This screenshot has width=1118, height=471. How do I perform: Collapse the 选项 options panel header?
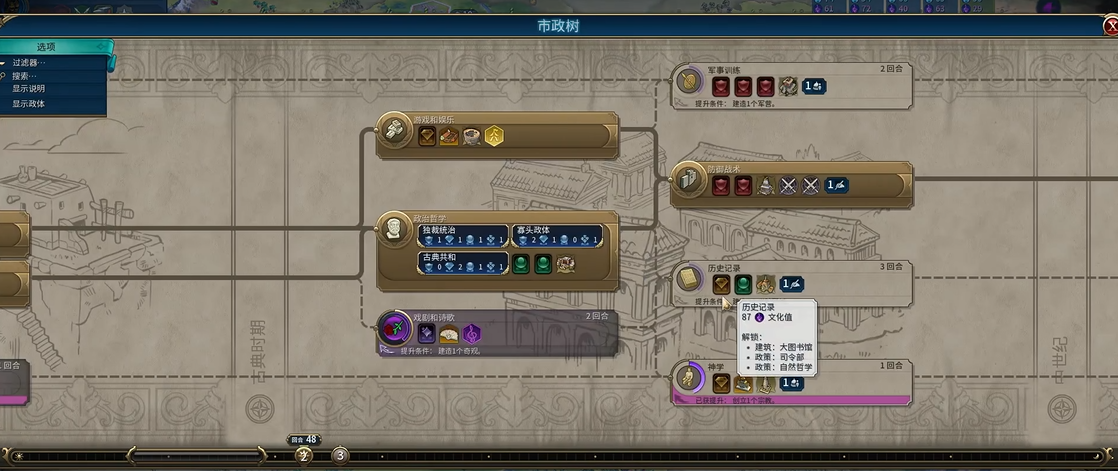point(47,47)
